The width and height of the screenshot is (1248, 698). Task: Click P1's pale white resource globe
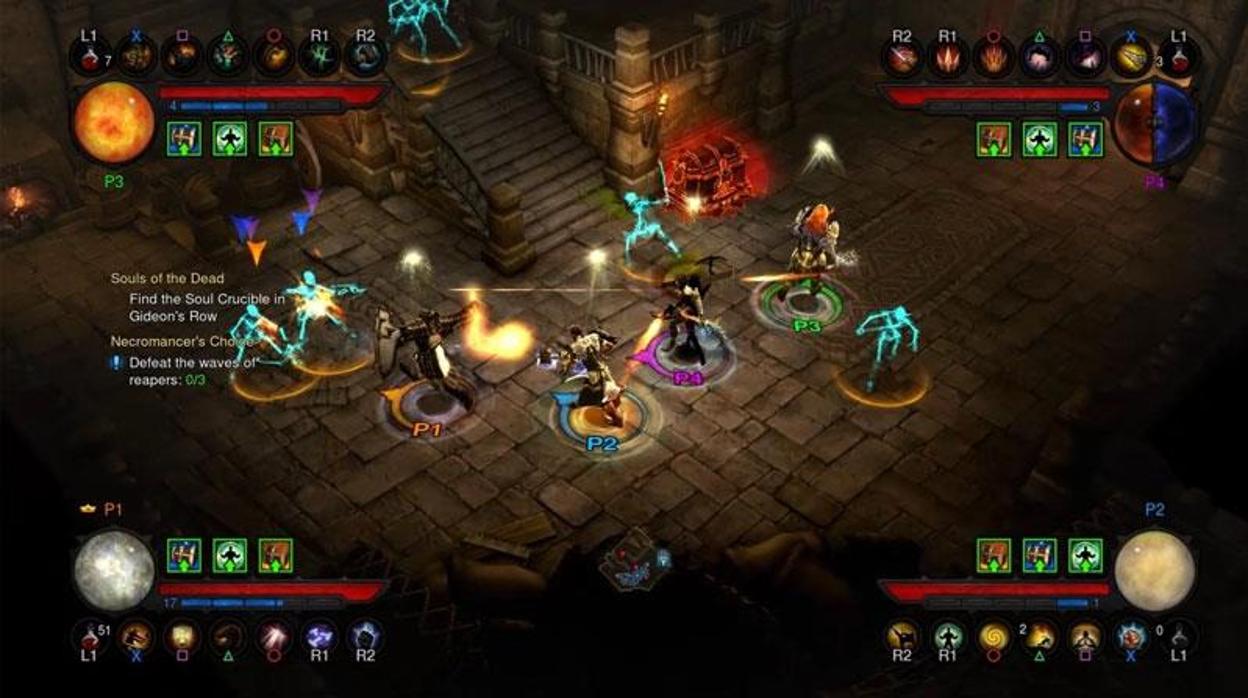(113, 570)
